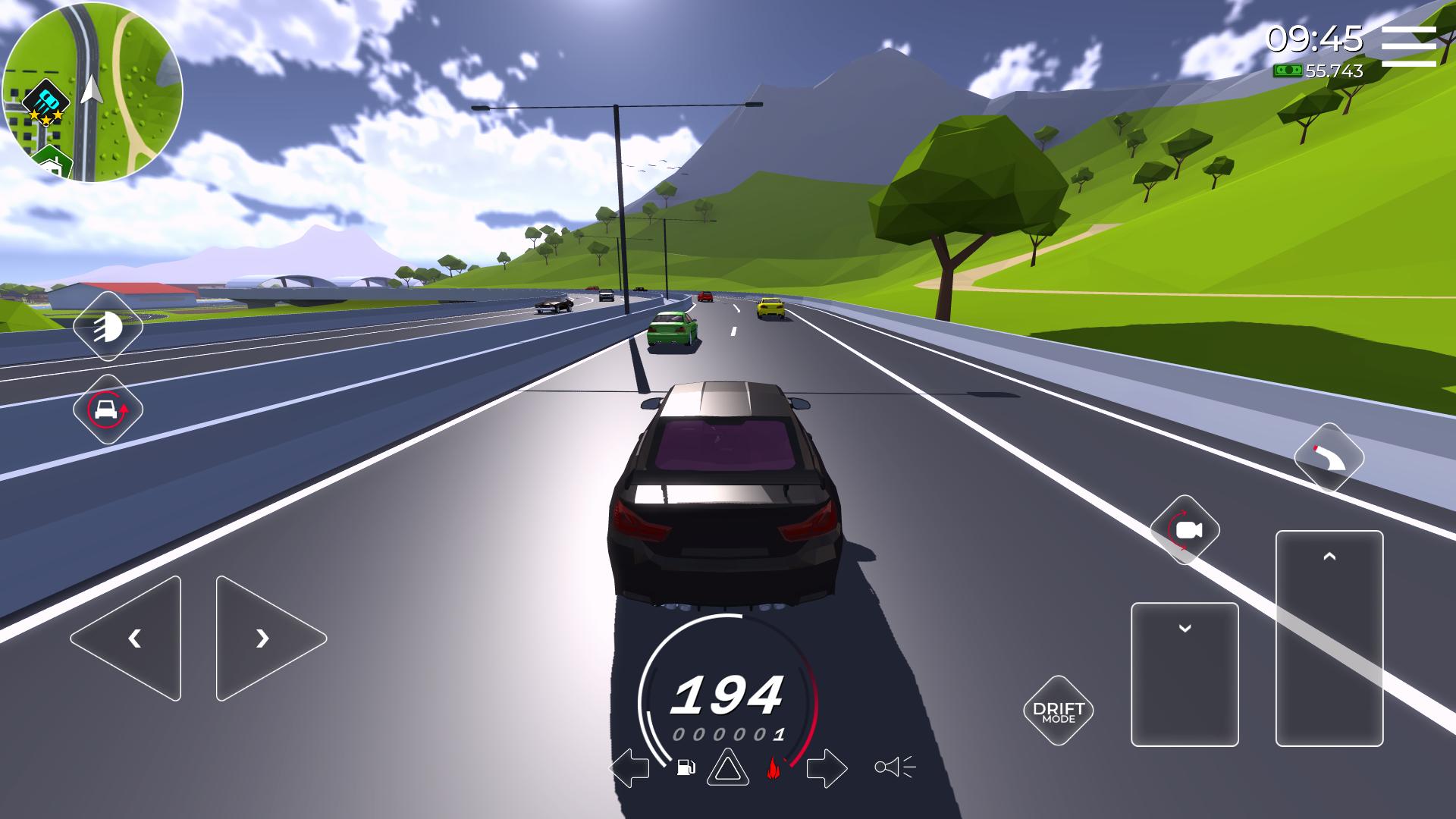Enable Drift Mode
The width and height of the screenshot is (1456, 819).
pos(1059,711)
